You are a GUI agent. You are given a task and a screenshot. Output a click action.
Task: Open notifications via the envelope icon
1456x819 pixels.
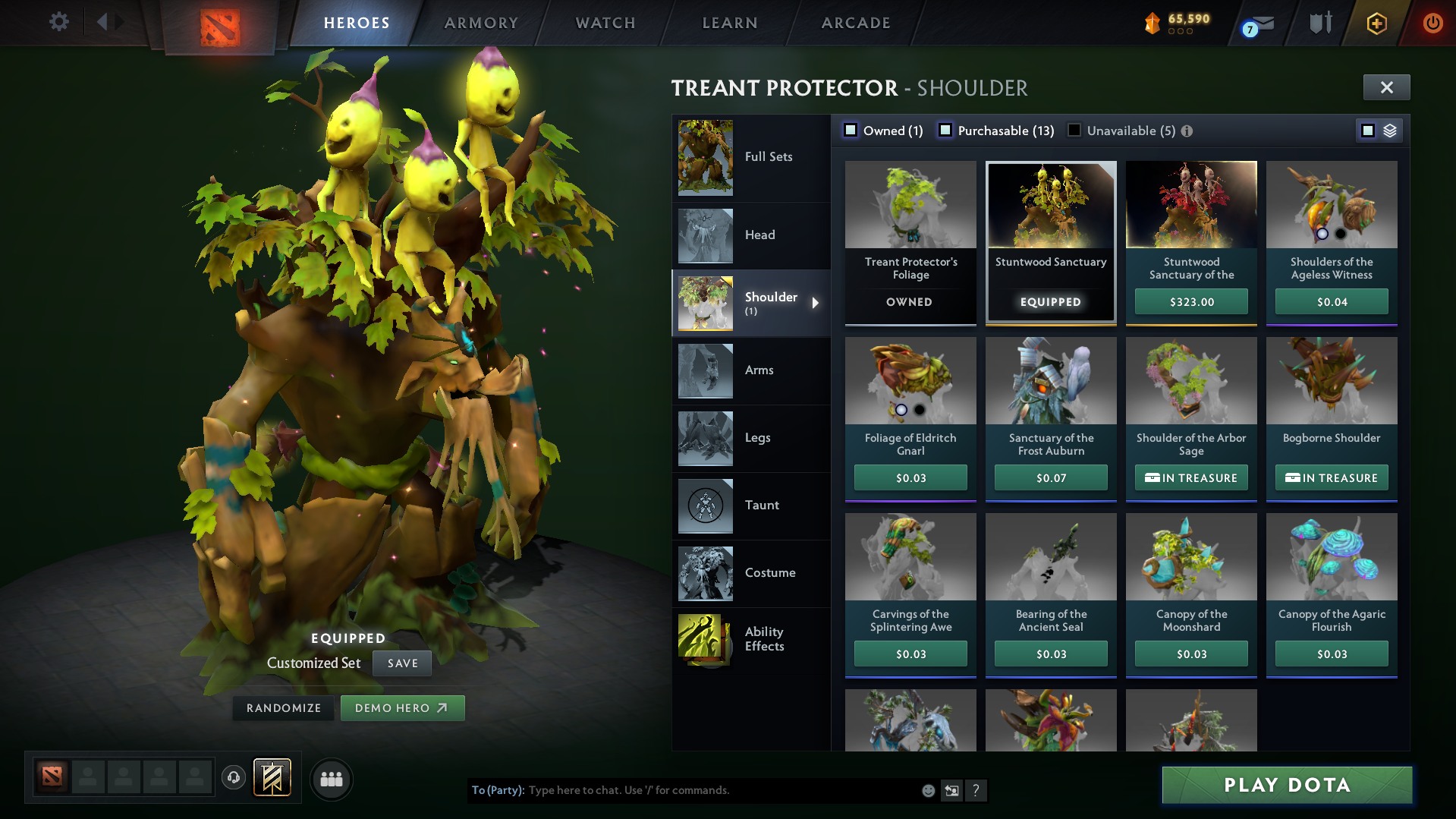(1263, 23)
